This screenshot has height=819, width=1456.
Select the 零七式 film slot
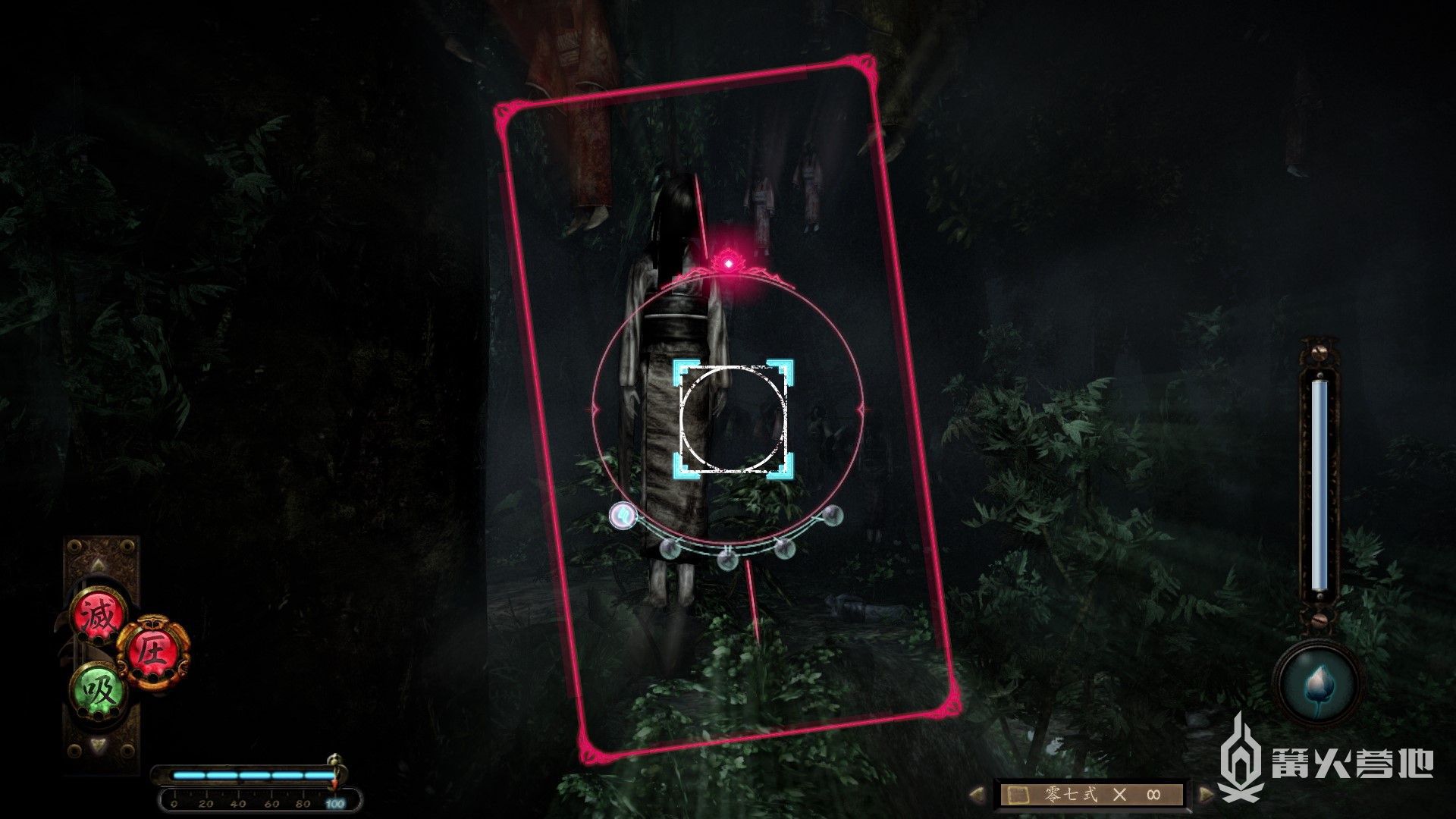click(x=1091, y=794)
